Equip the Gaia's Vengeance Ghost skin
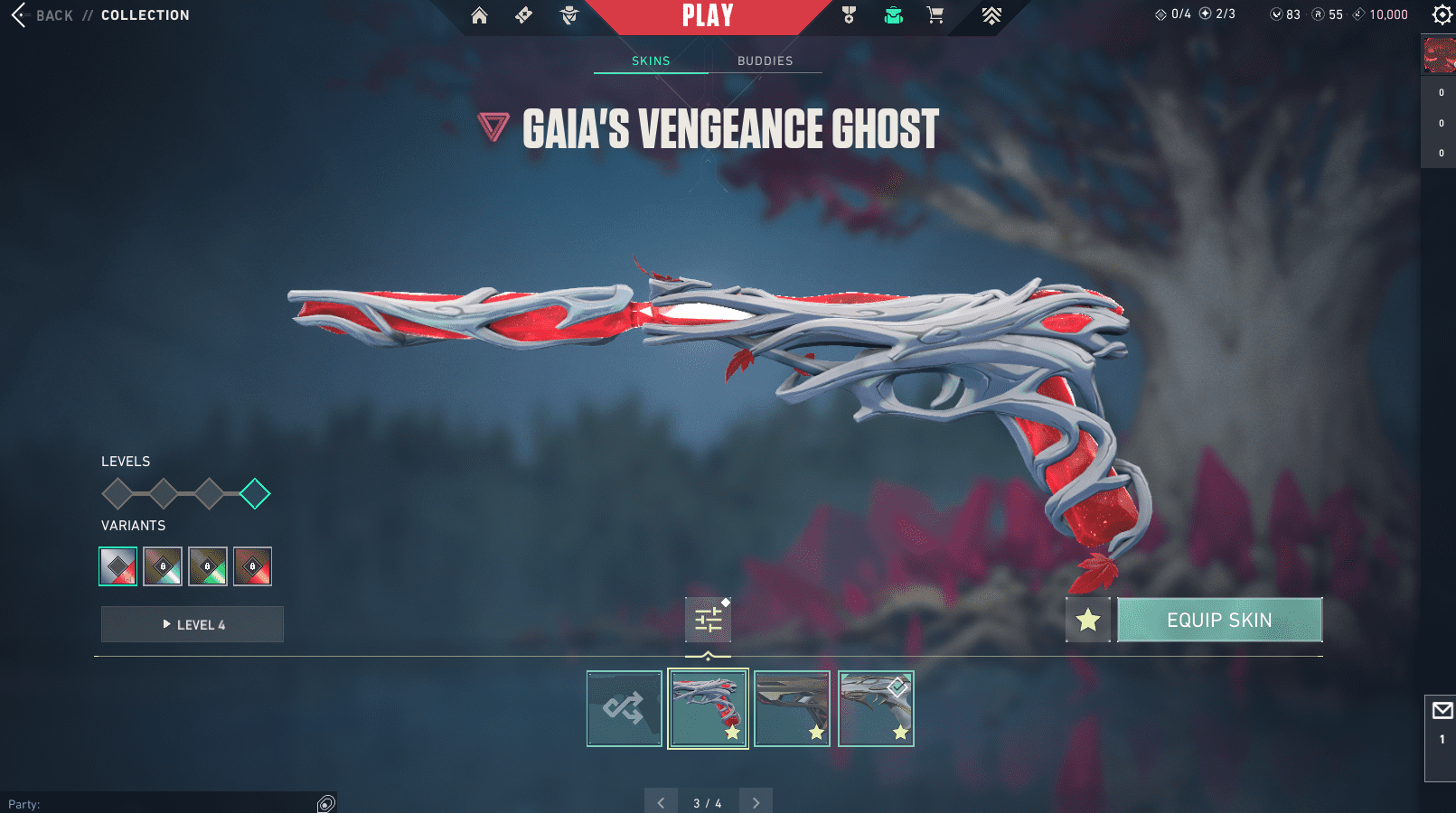The width and height of the screenshot is (1456, 813). pyautogui.click(x=1219, y=620)
